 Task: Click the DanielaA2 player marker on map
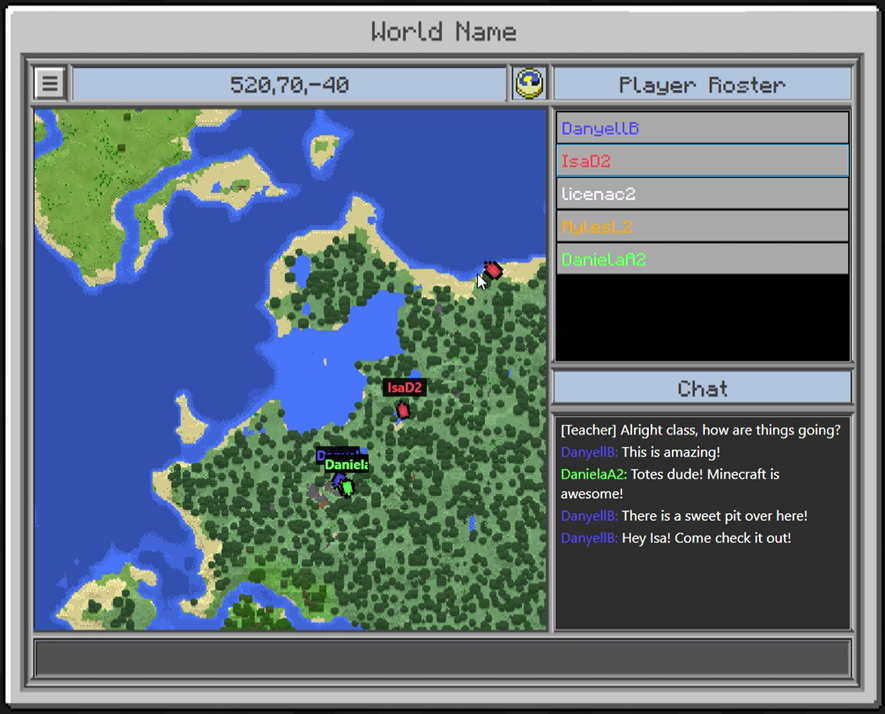347,487
